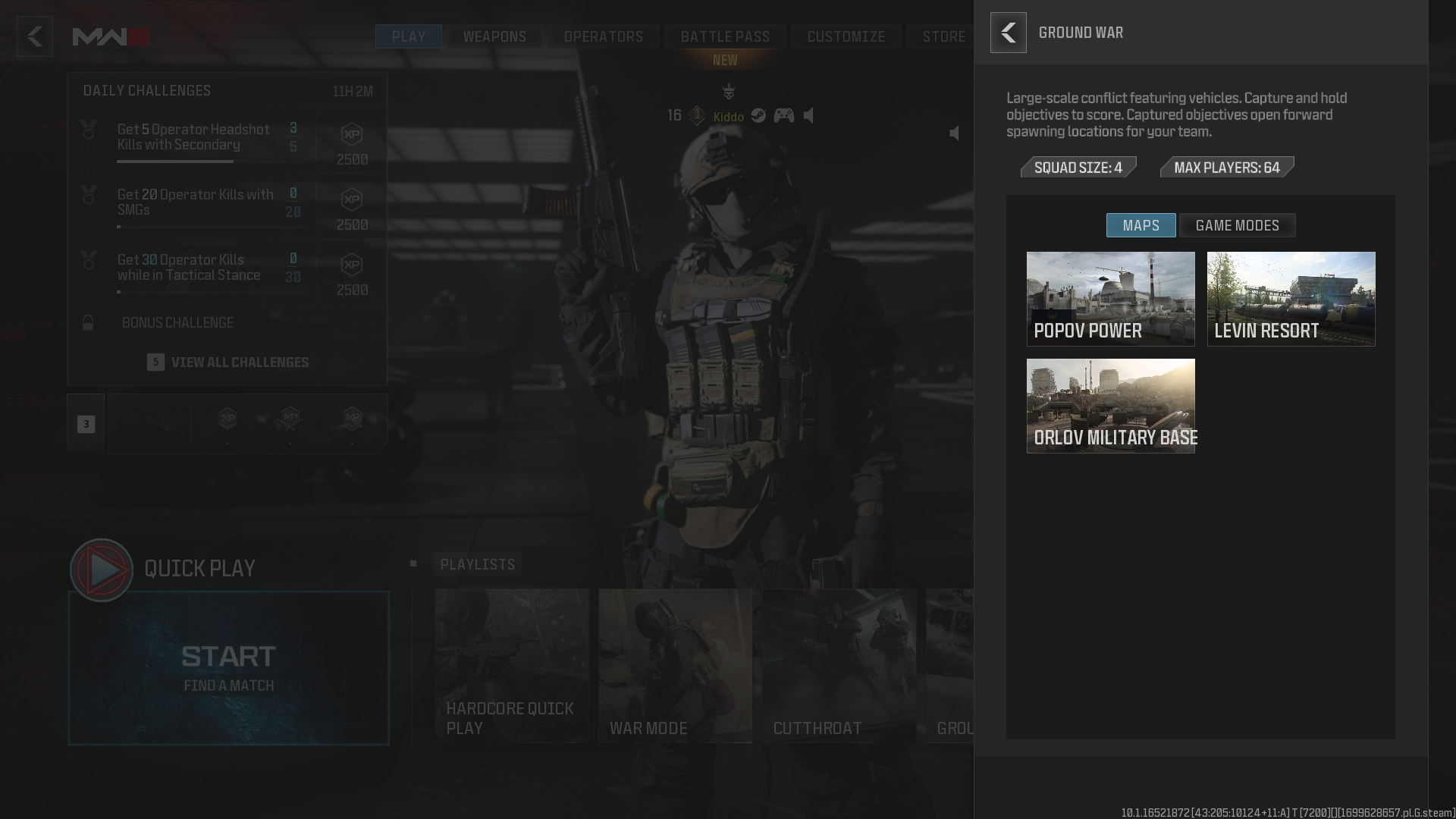
Task: Click the SQUAD SIZE: 4 chip
Action: 1078,168
